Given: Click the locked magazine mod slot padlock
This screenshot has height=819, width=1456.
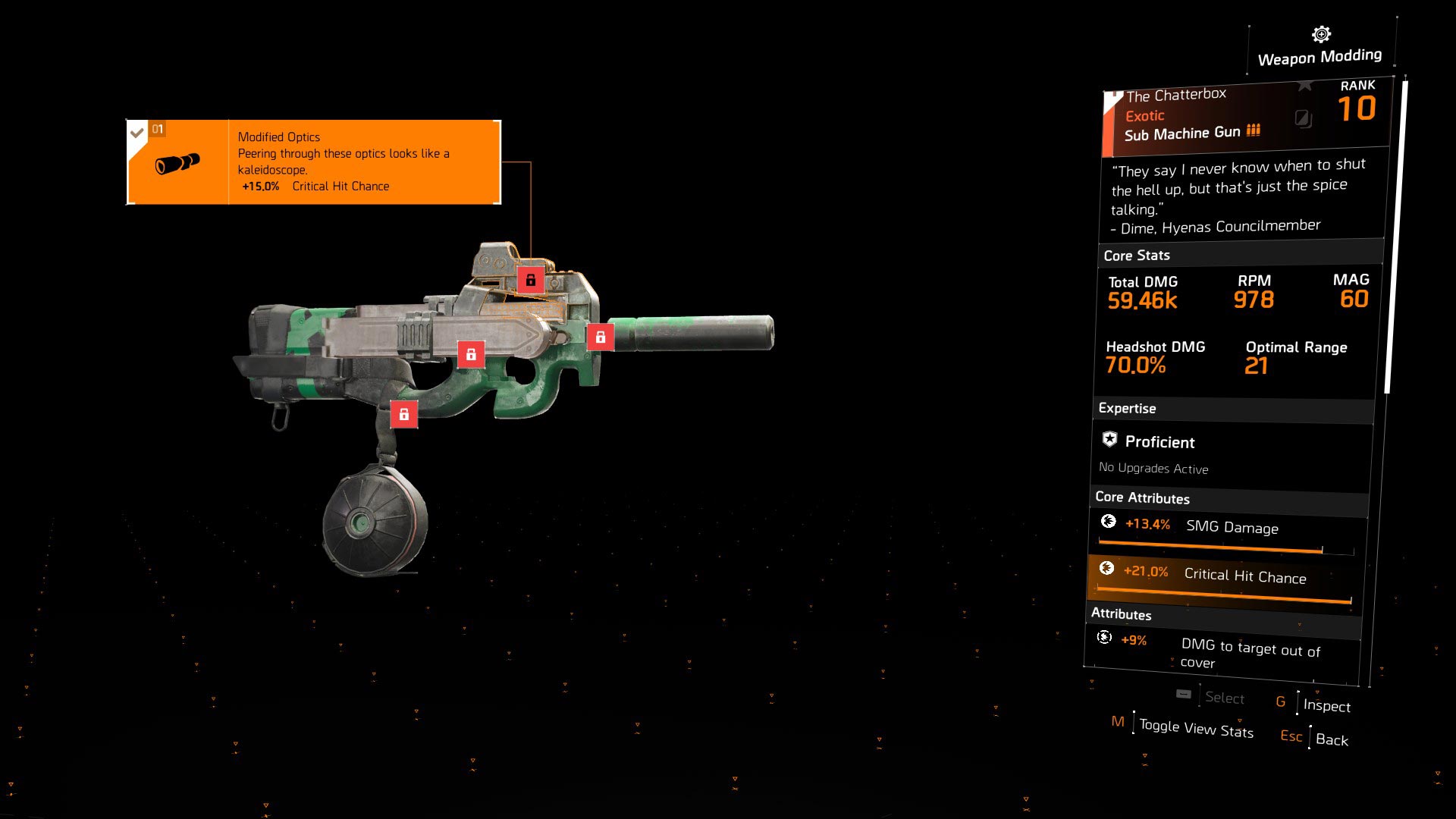Looking at the screenshot, I should click(405, 414).
